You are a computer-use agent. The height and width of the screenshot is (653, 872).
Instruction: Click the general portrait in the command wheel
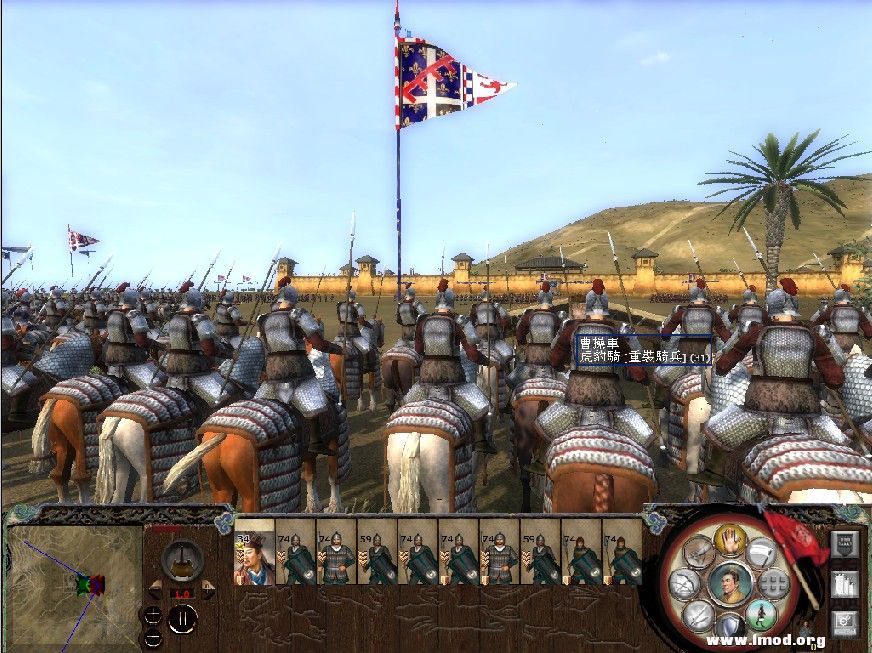click(x=730, y=583)
